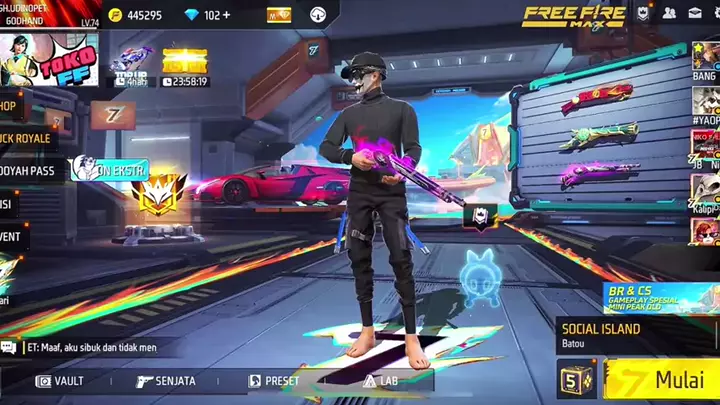720x405 pixels.
Task: Open the Luck Royale menu
Action: point(24,138)
